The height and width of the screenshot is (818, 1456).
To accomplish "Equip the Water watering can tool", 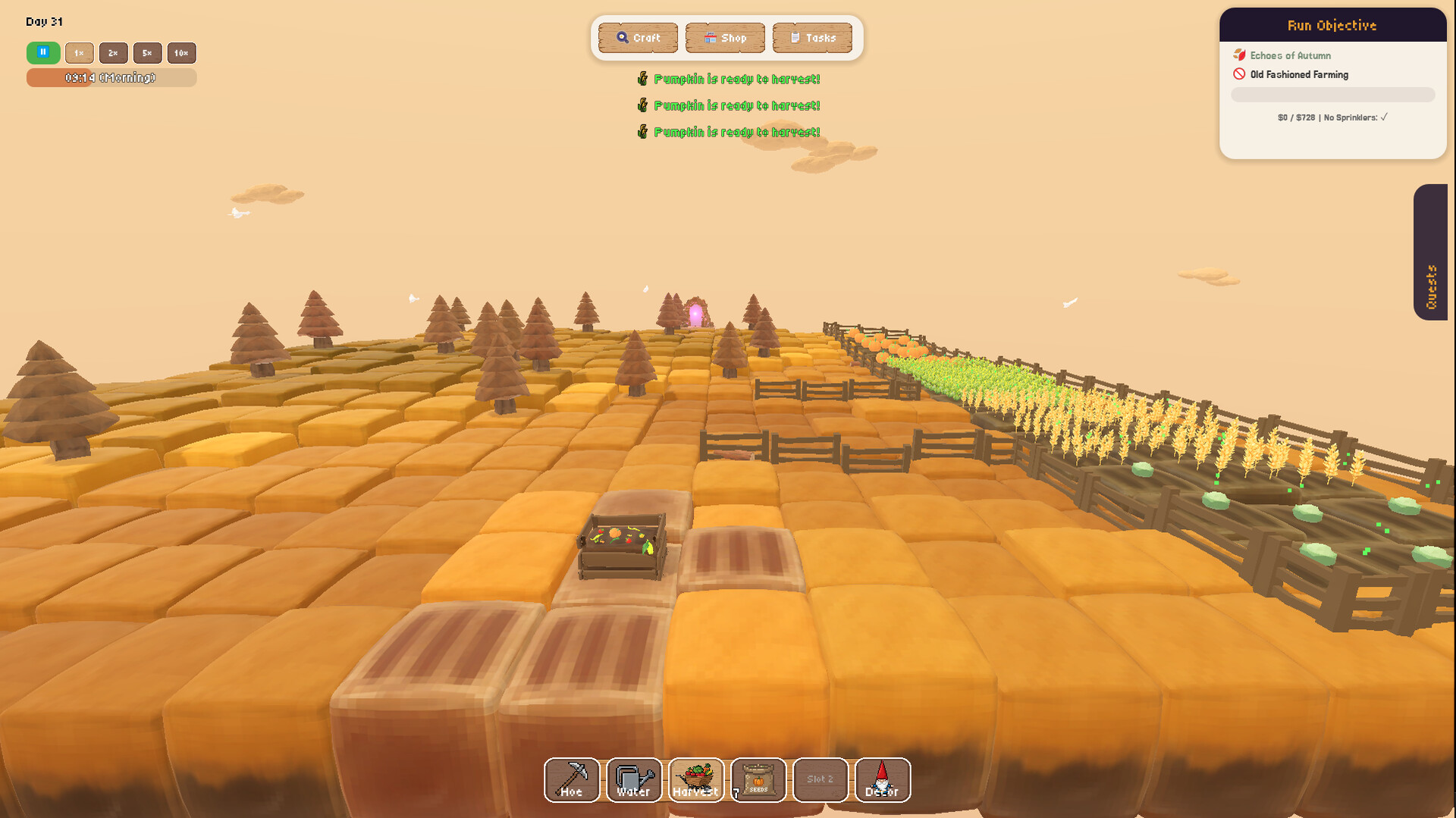I will click(633, 779).
